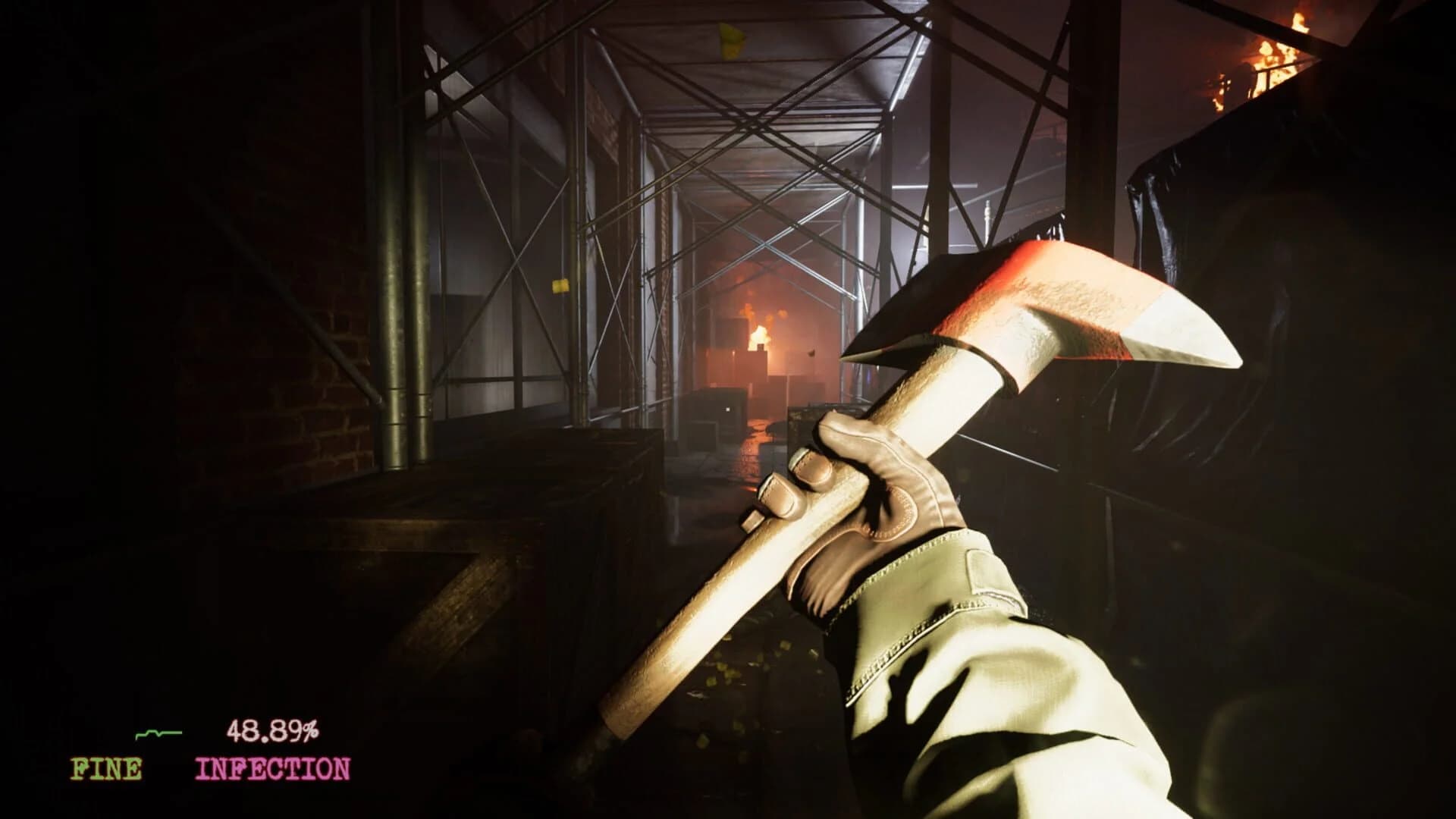The width and height of the screenshot is (1456, 819).
Task: Click the green heartbeat vitals icon
Action: point(157,733)
